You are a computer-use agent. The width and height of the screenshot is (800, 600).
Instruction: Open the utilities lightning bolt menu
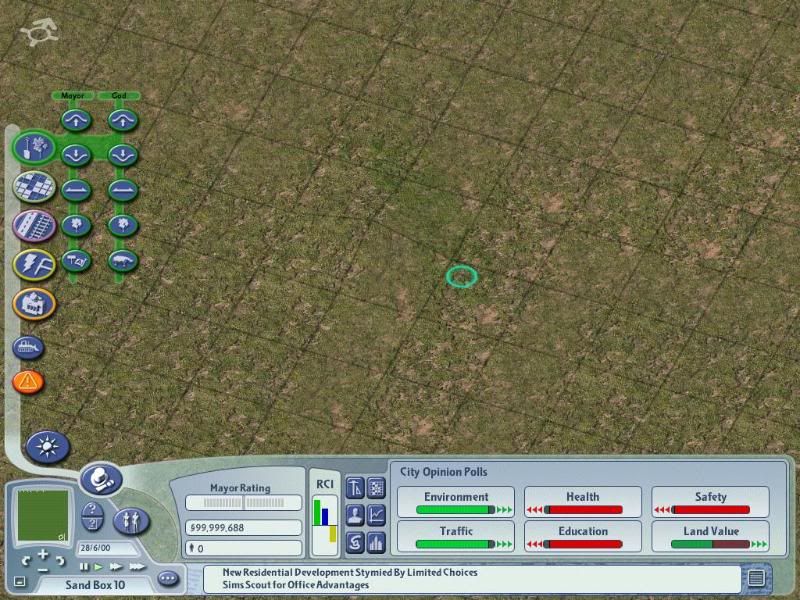[34, 264]
